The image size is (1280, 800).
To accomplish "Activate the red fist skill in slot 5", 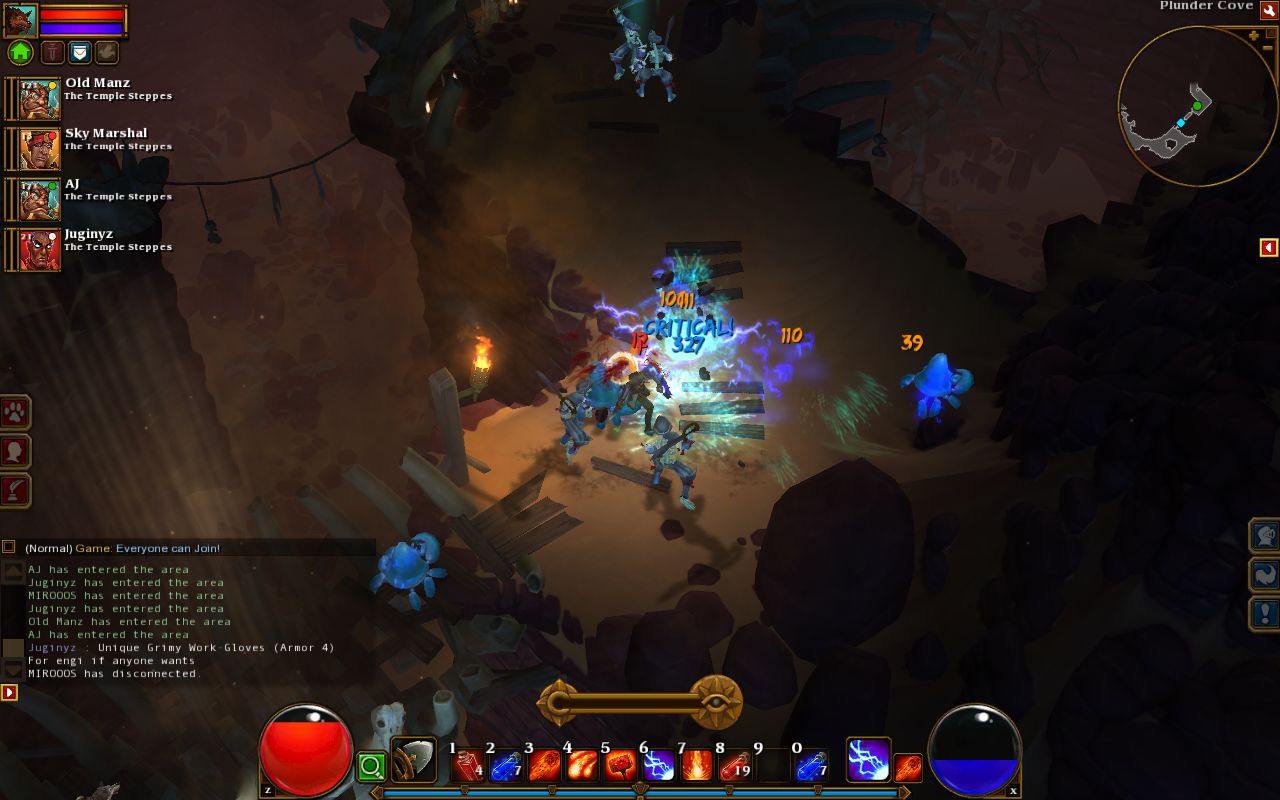I will [620, 766].
